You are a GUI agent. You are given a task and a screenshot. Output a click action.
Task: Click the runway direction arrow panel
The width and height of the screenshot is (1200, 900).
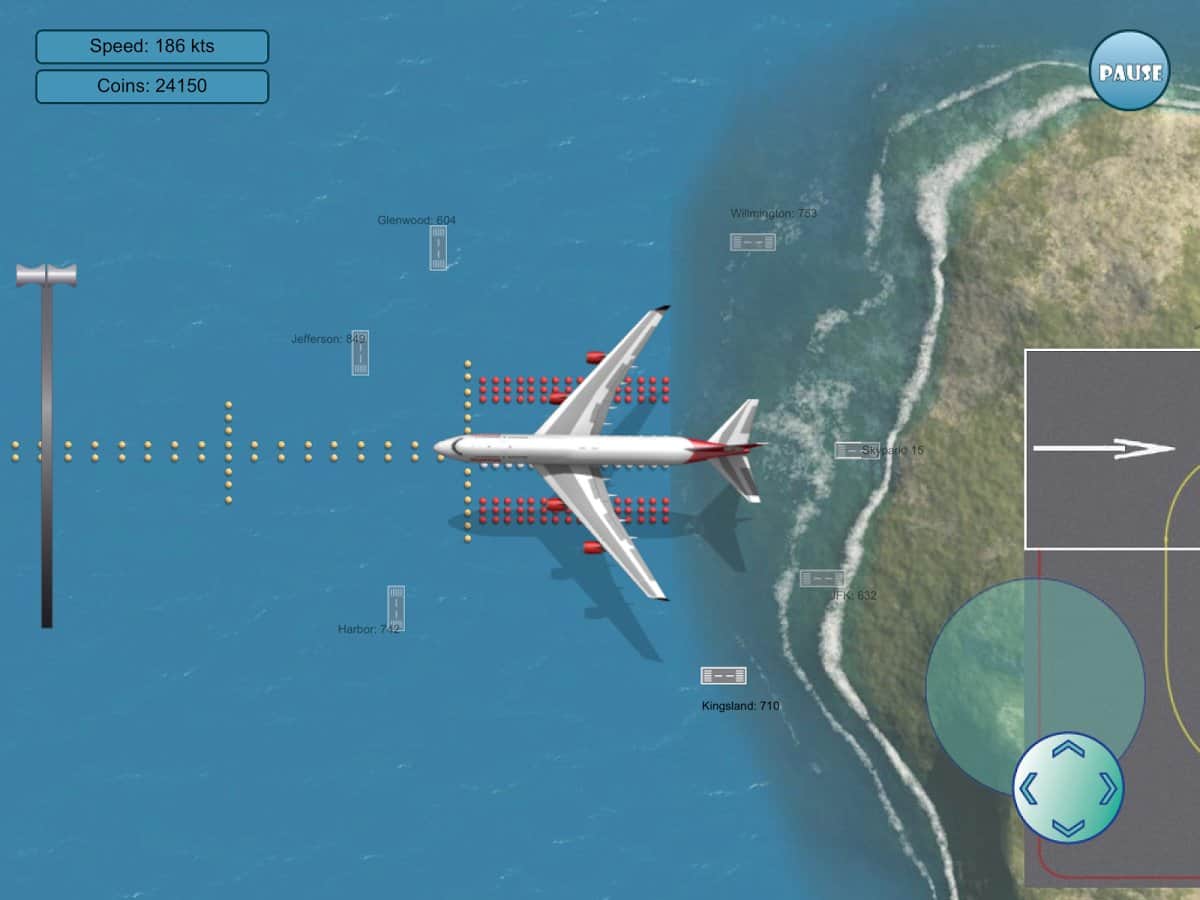point(1112,448)
